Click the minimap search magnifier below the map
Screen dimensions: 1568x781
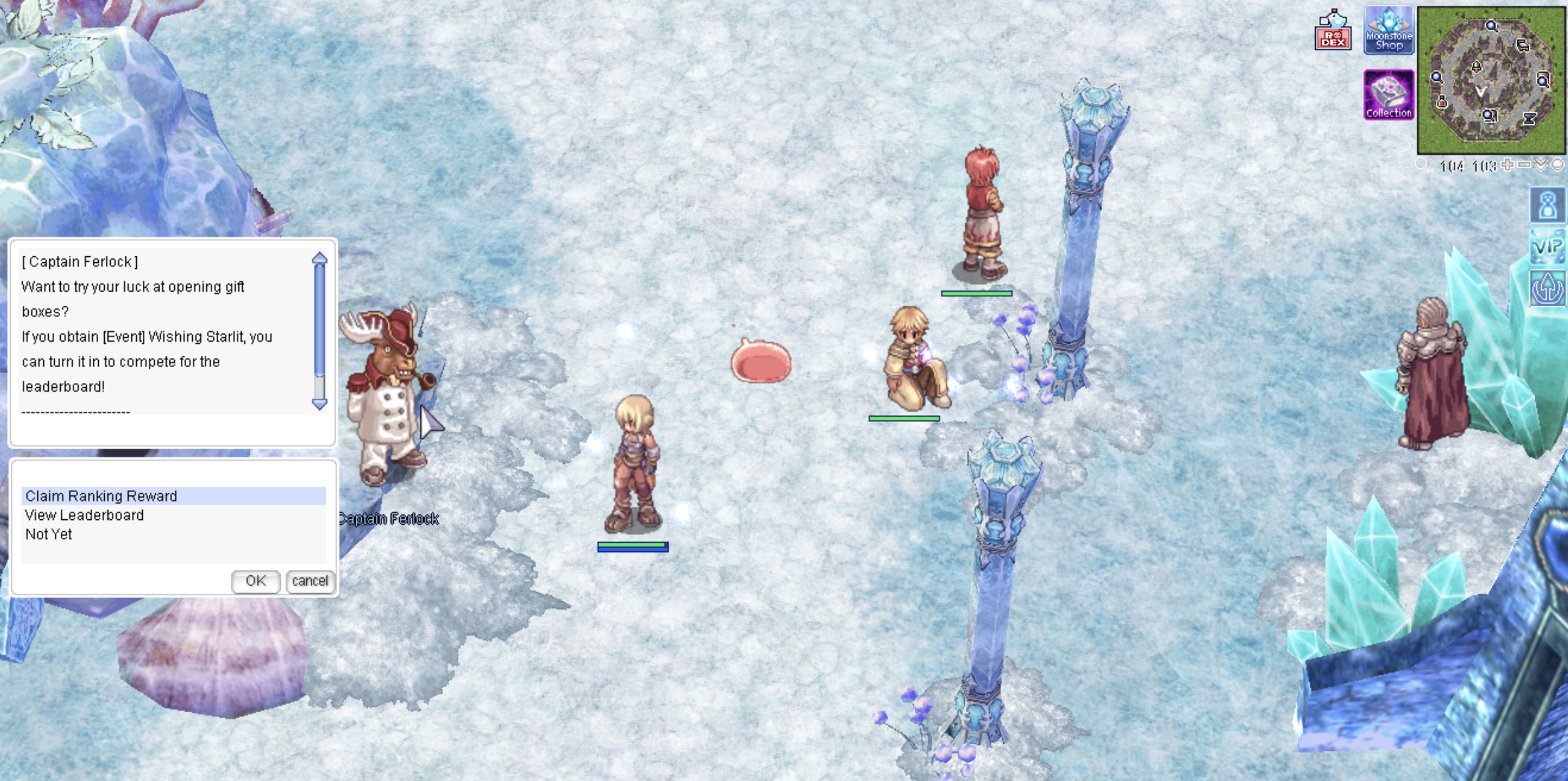1423,165
